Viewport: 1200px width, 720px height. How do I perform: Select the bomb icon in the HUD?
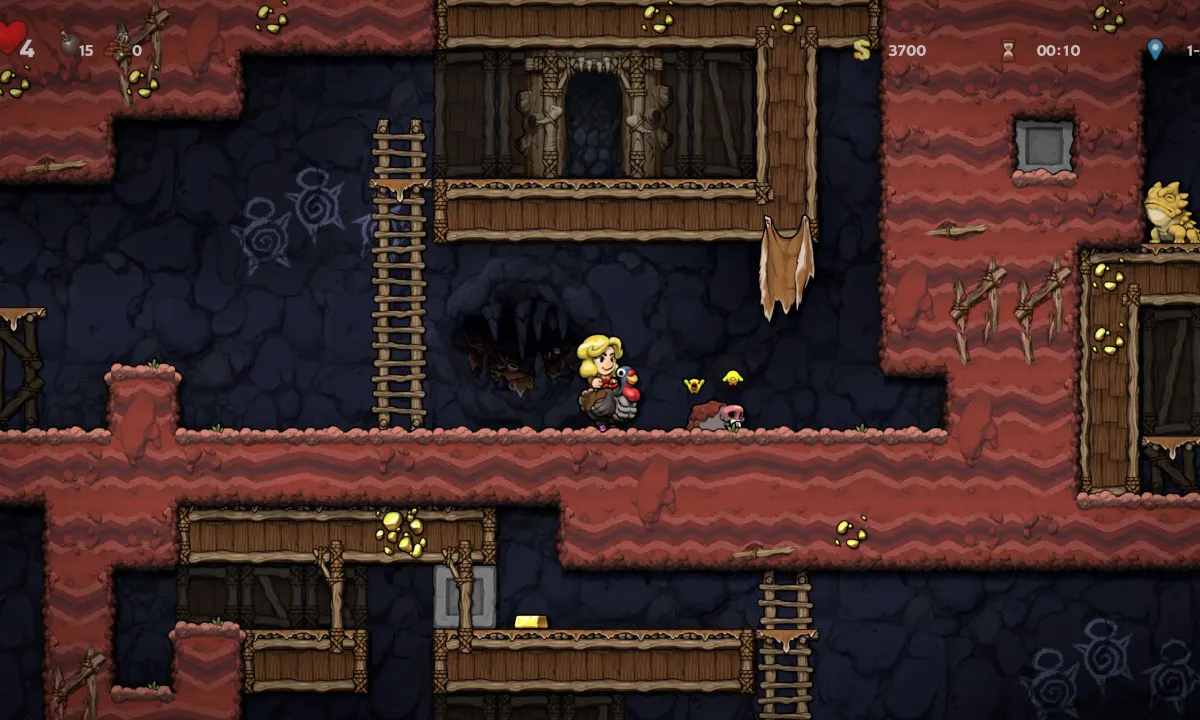(x=69, y=44)
